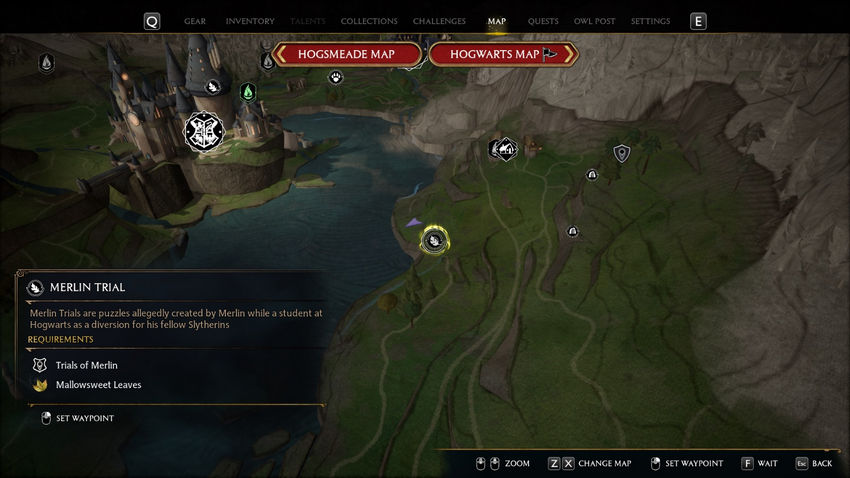The width and height of the screenshot is (850, 478).
Task: Click the shield-shaped map pin marker
Action: [x=622, y=153]
